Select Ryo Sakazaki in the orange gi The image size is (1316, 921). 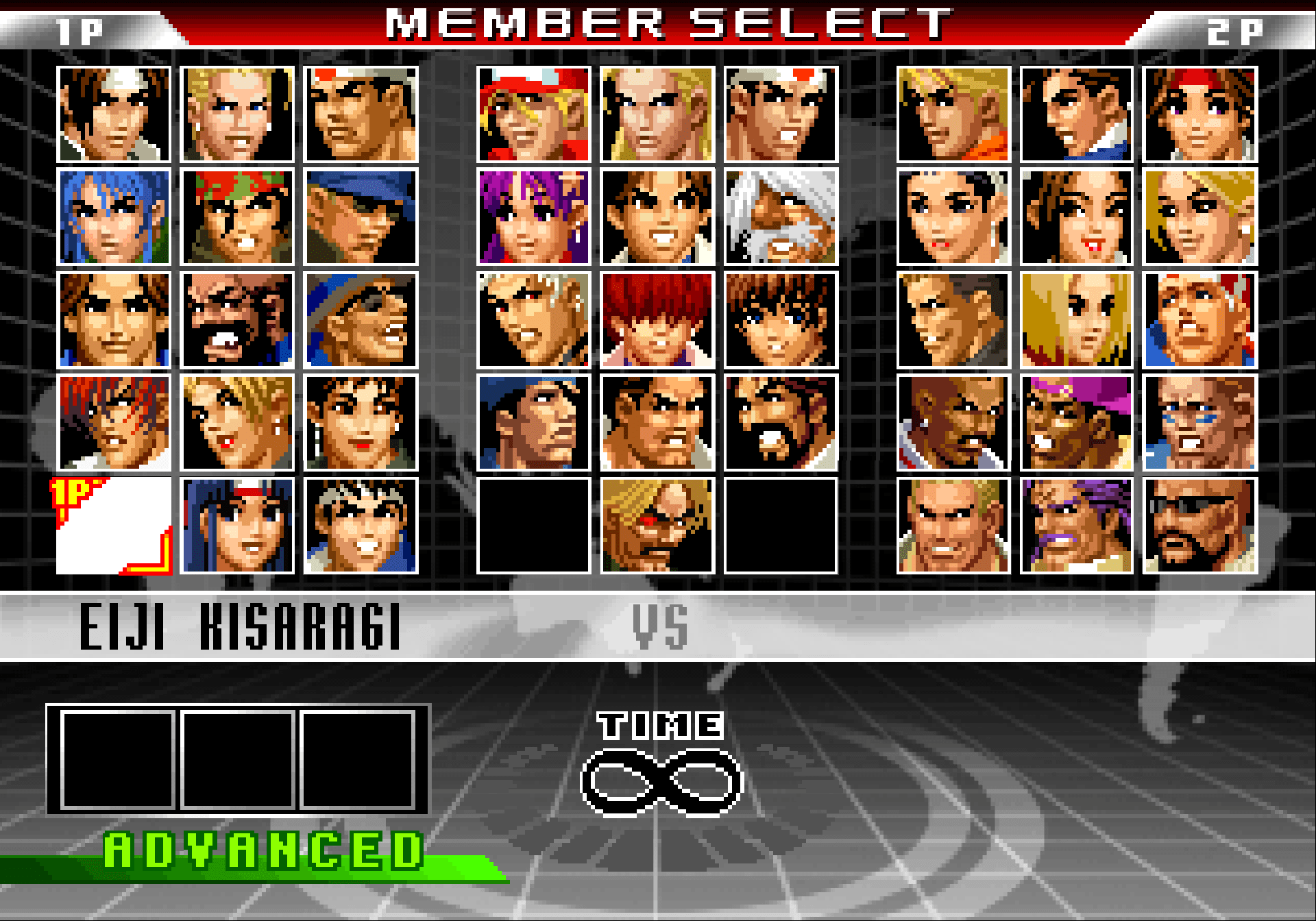(953, 114)
